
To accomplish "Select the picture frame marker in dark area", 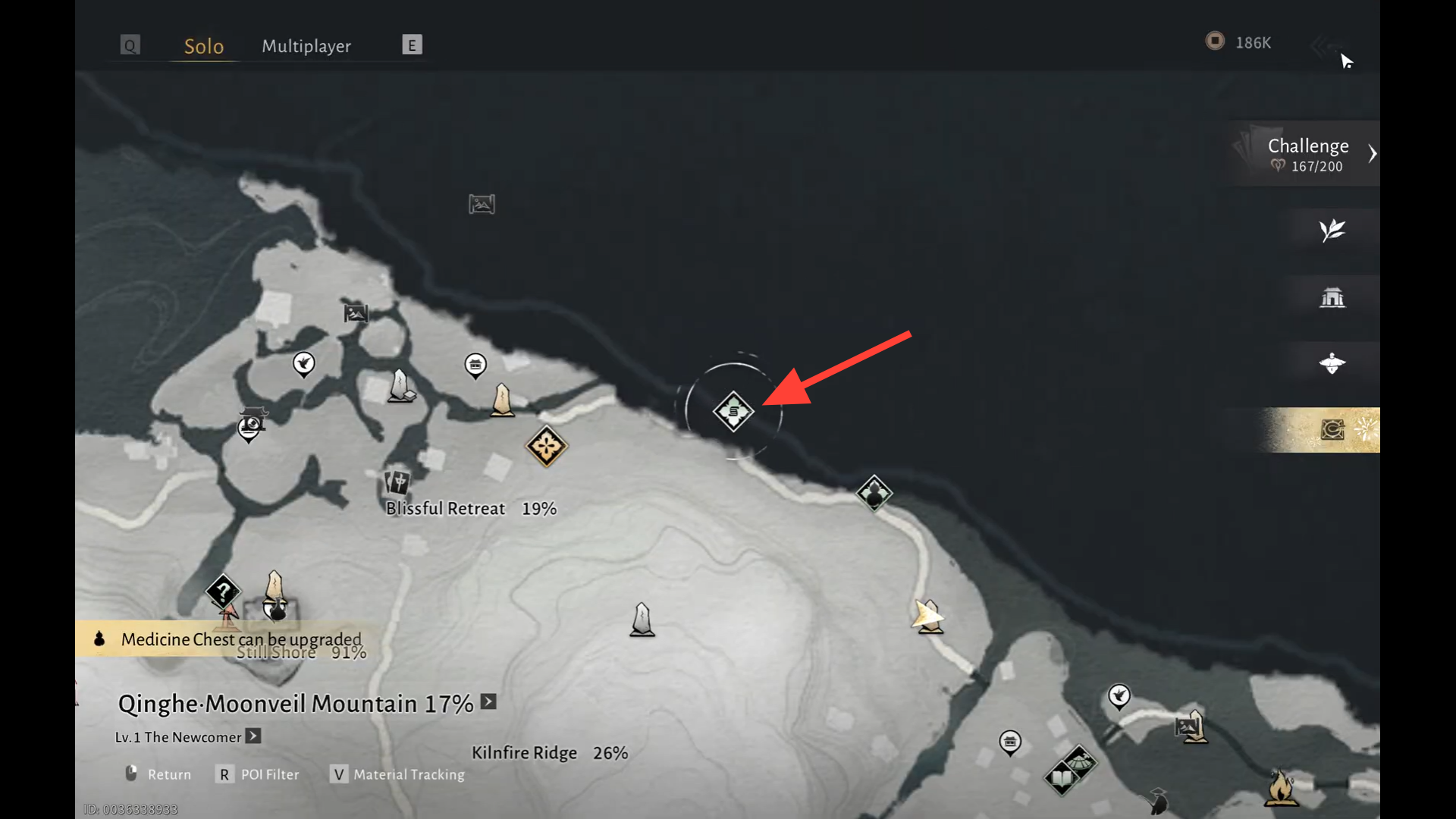I will pos(482,204).
